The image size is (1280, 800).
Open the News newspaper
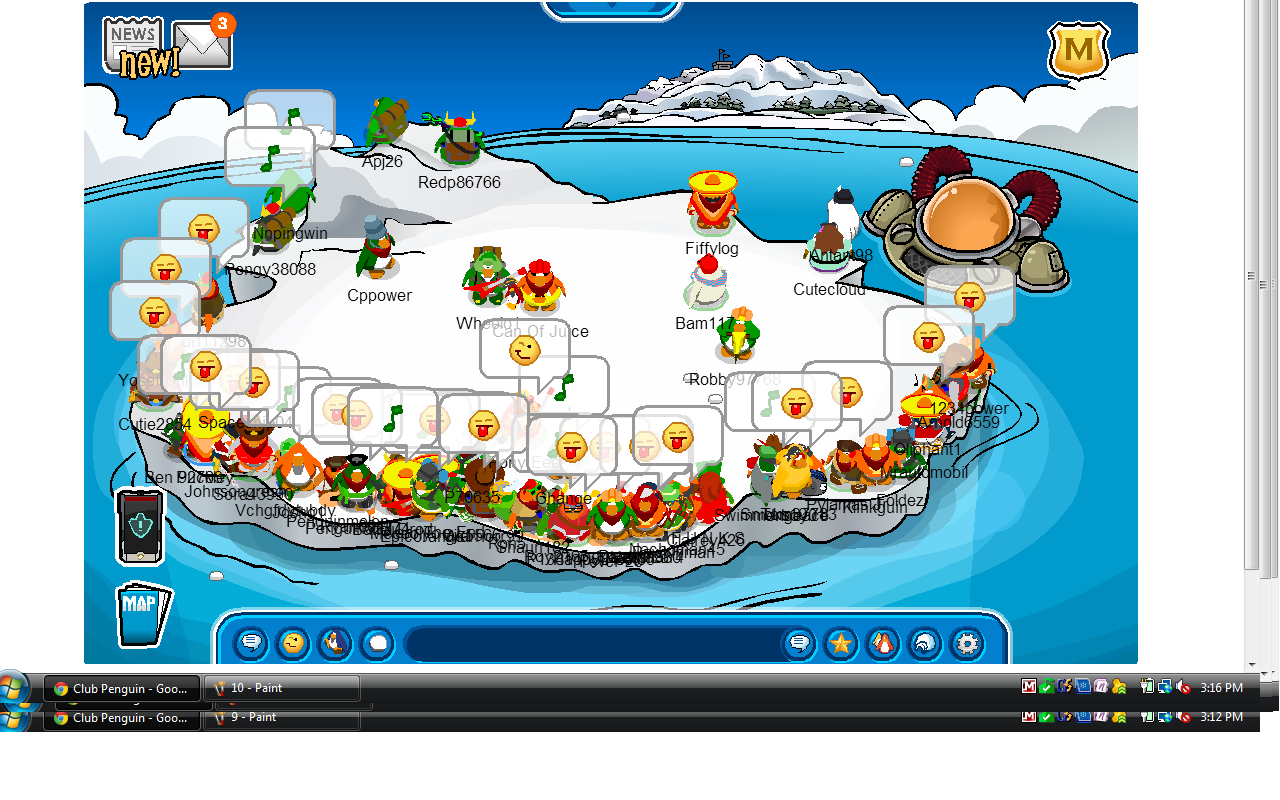point(133,40)
